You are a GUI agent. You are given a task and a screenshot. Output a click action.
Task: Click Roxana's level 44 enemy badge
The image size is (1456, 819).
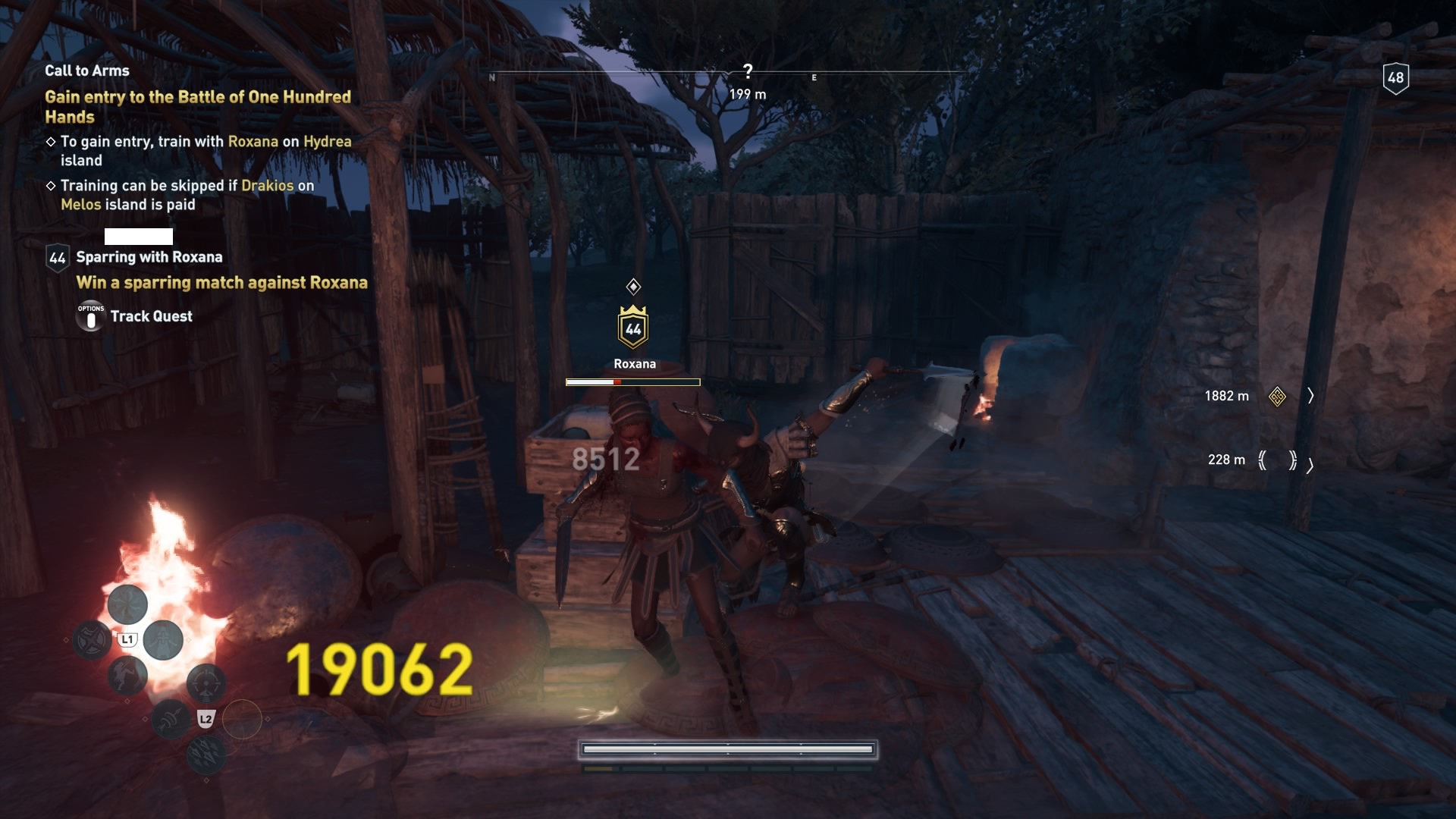635,328
